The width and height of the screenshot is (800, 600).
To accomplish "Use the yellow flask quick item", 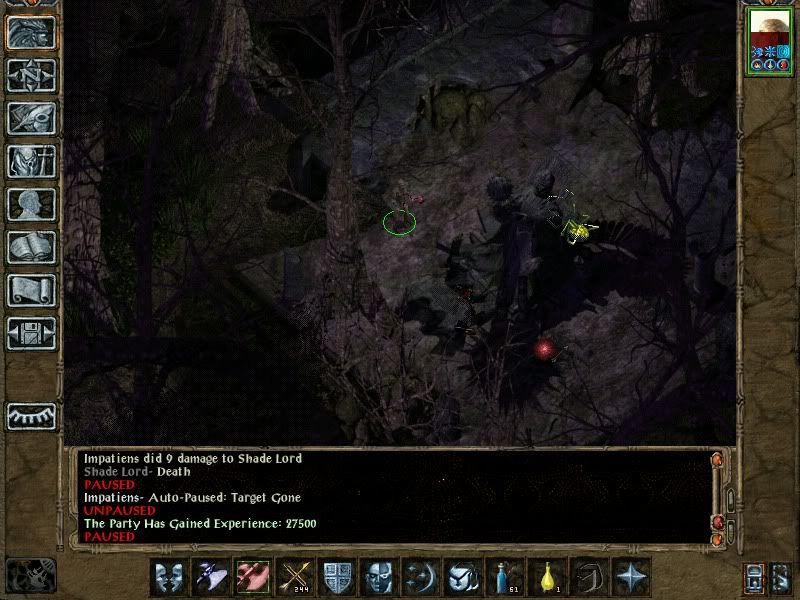I will pos(547,578).
